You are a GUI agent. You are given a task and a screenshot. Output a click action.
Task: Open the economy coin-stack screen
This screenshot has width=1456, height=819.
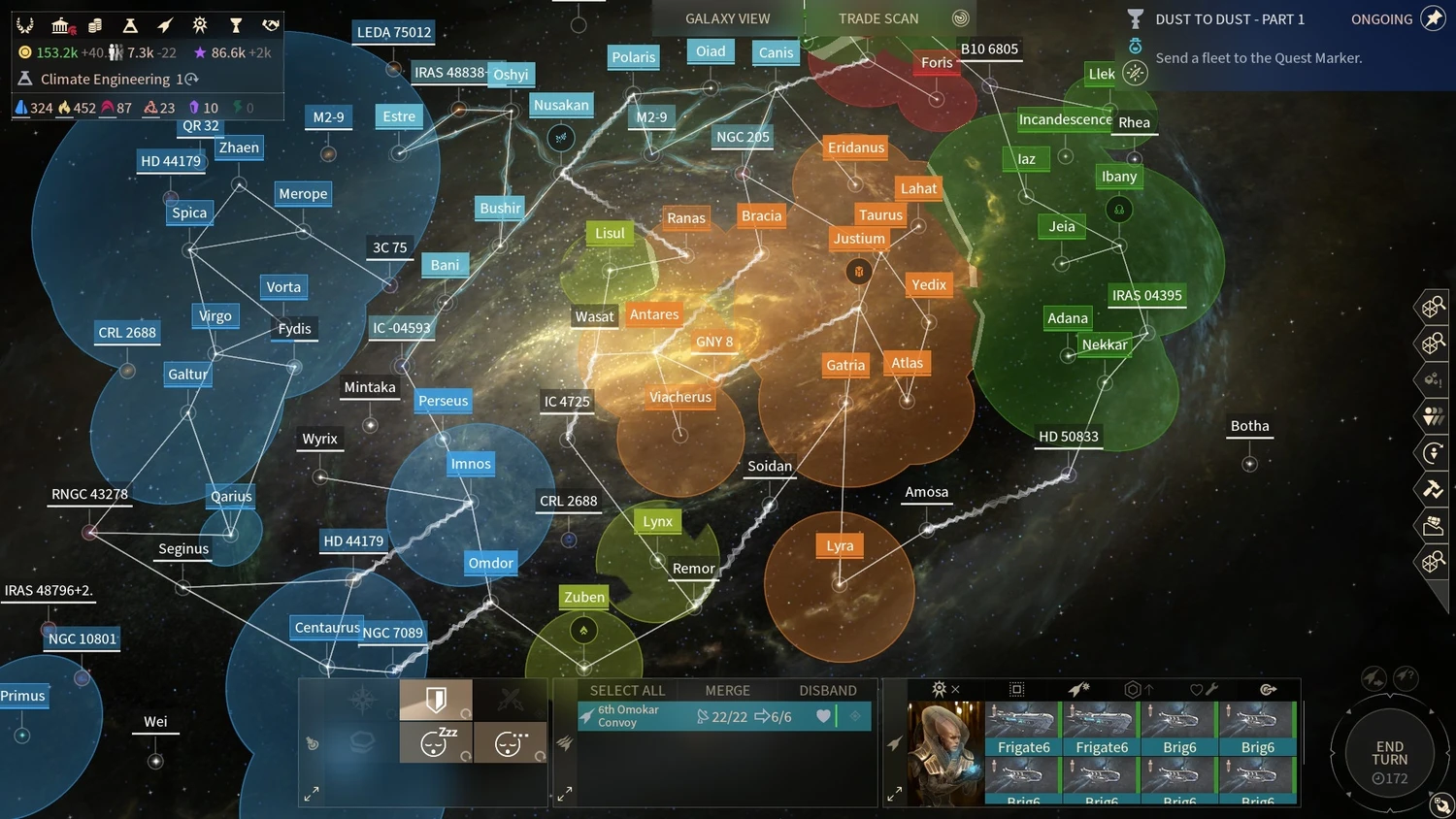tap(95, 25)
